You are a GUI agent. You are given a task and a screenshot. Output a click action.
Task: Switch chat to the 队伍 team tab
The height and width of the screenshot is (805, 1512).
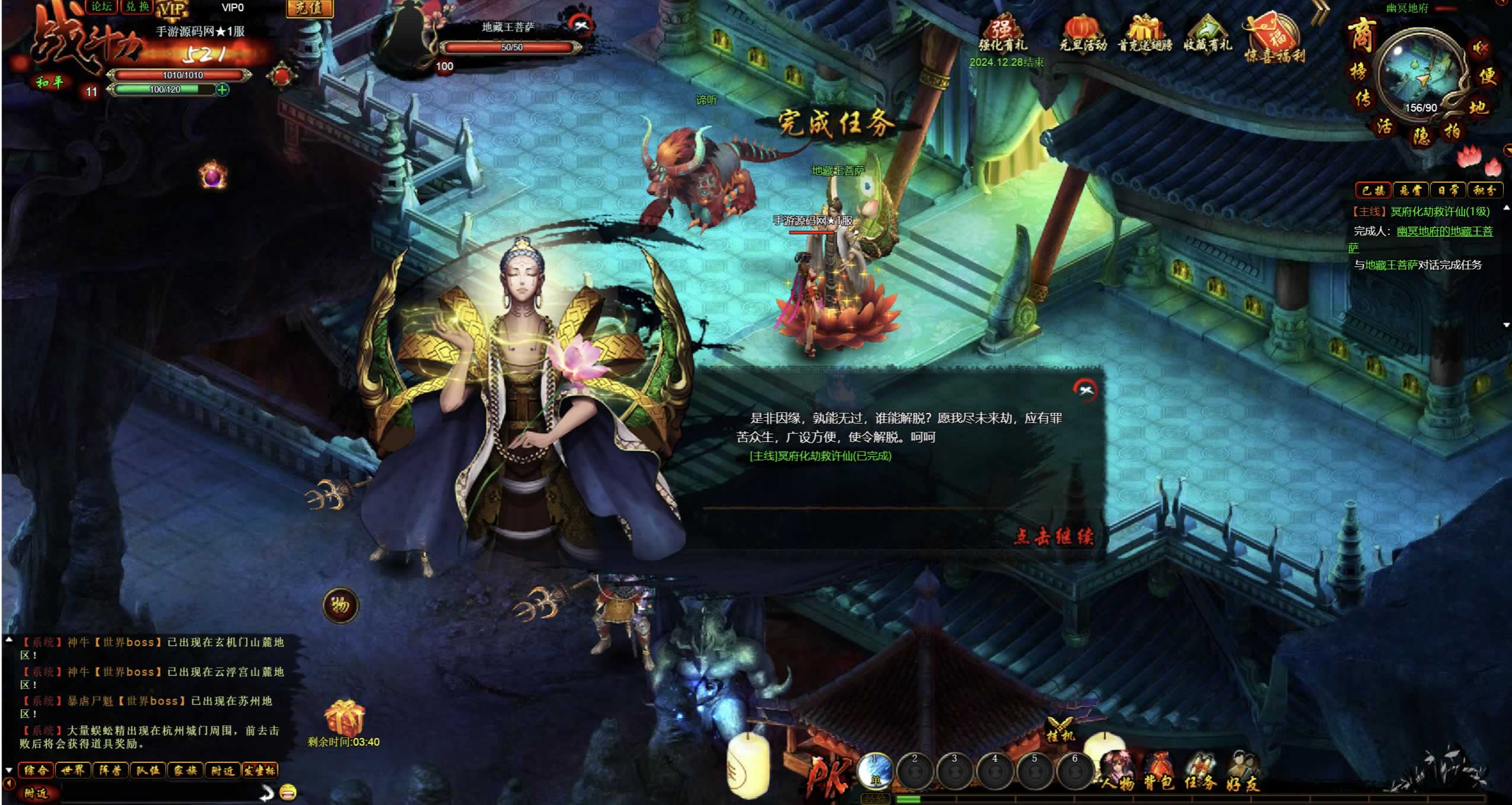(x=147, y=770)
